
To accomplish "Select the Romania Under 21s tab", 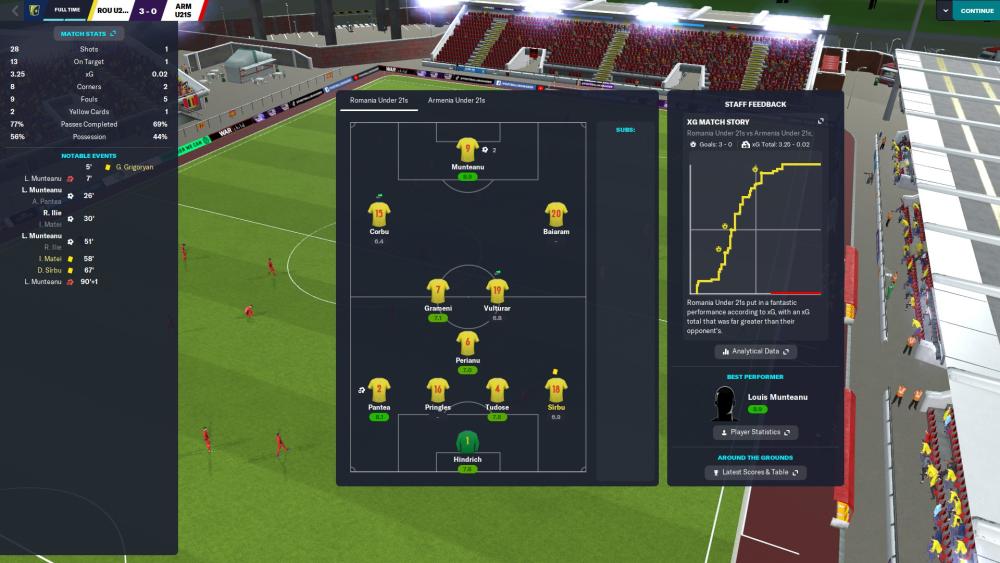I will tap(378, 101).
